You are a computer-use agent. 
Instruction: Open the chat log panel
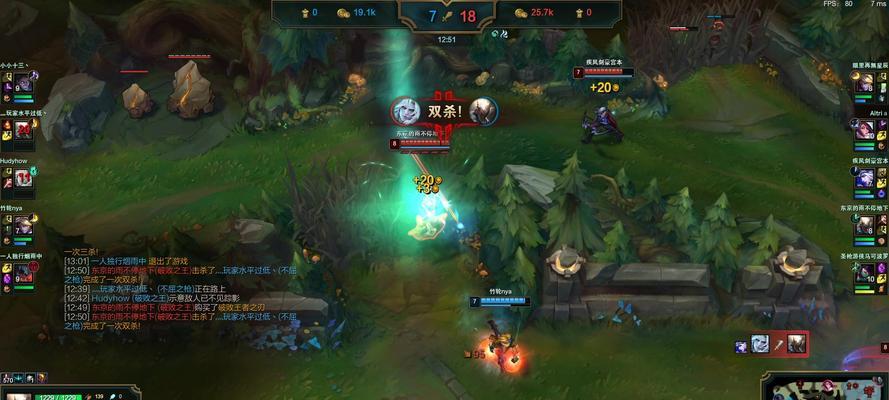[180, 290]
